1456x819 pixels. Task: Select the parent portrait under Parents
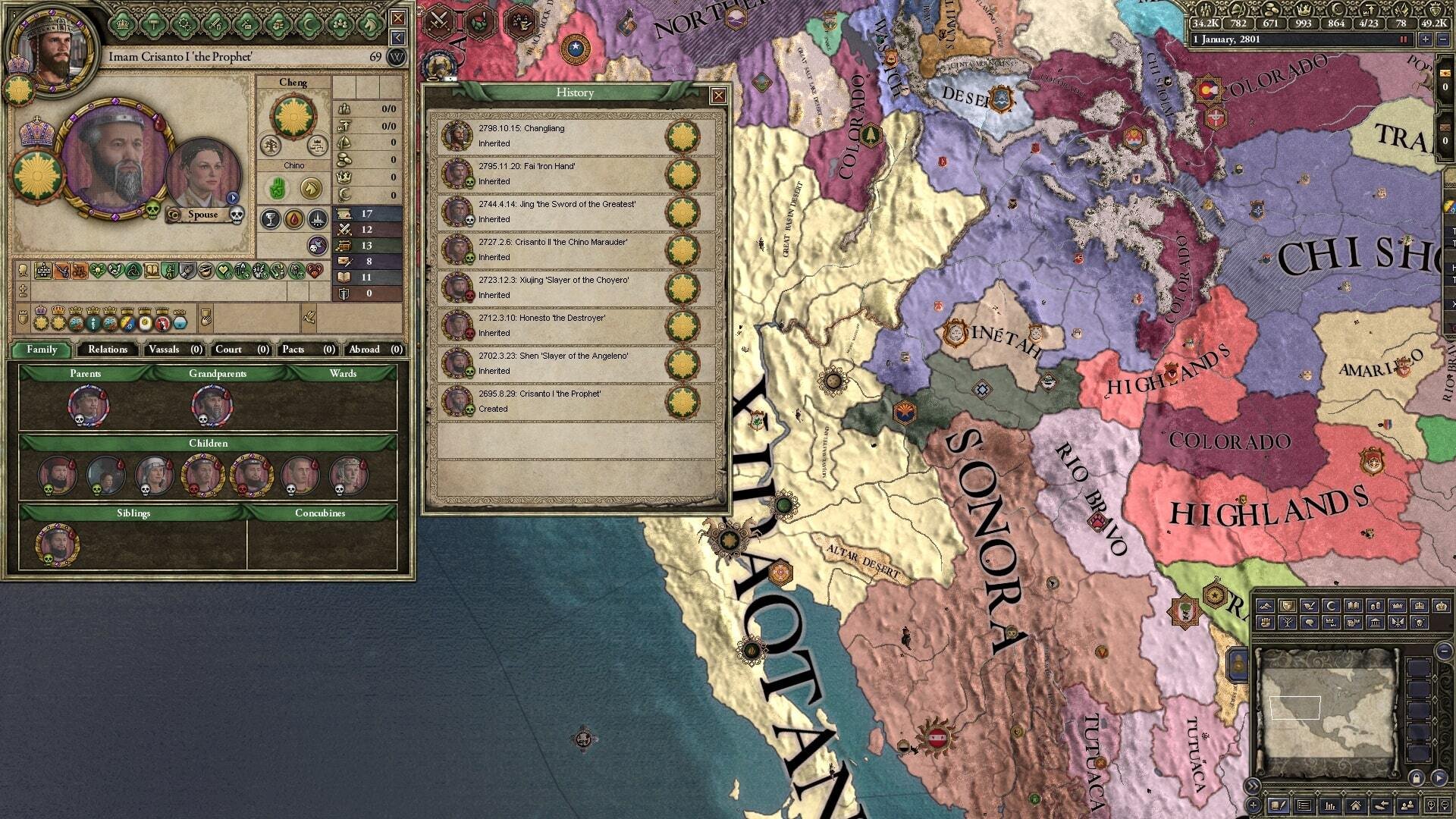click(88, 405)
